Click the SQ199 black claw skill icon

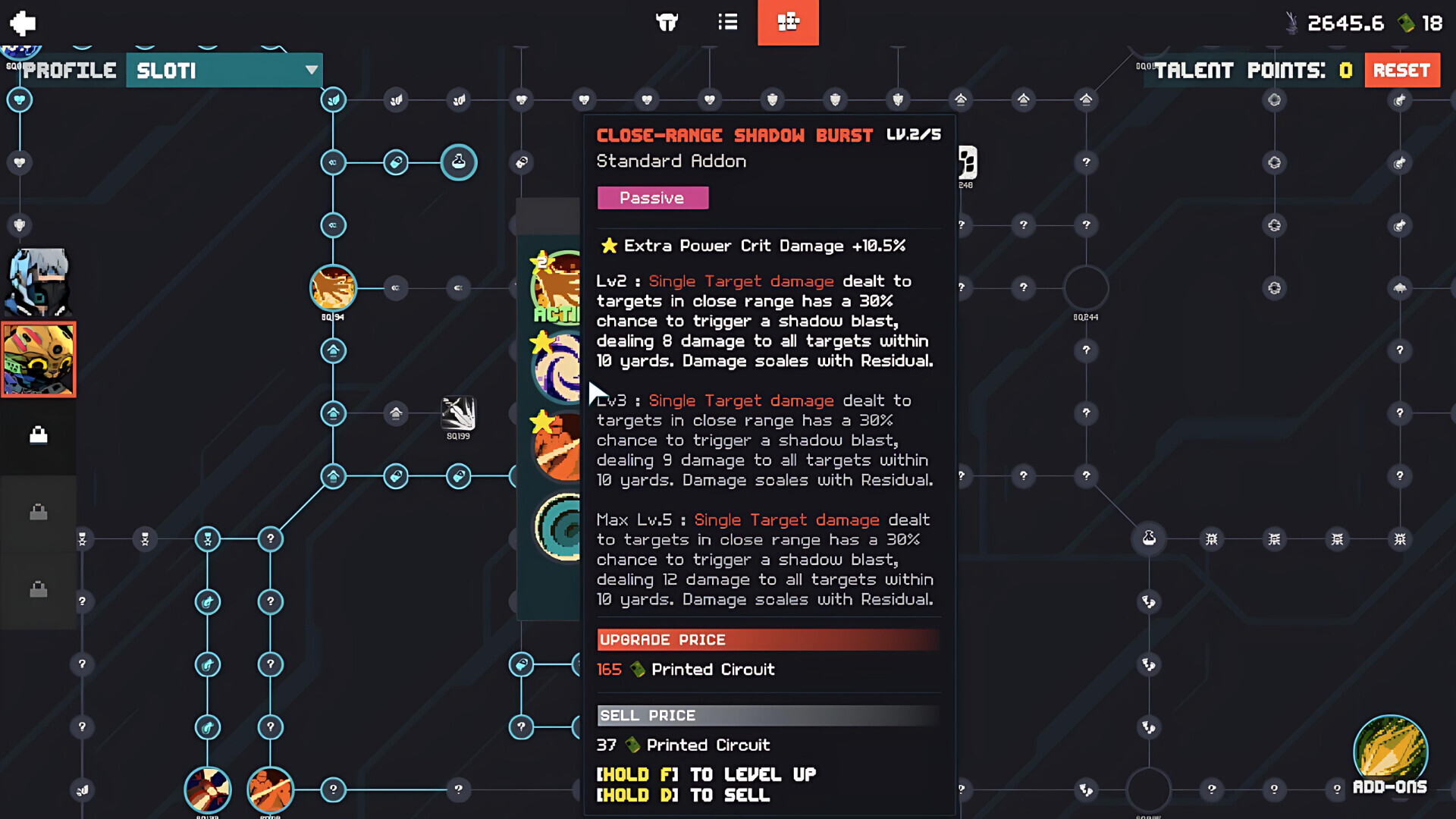458,417
